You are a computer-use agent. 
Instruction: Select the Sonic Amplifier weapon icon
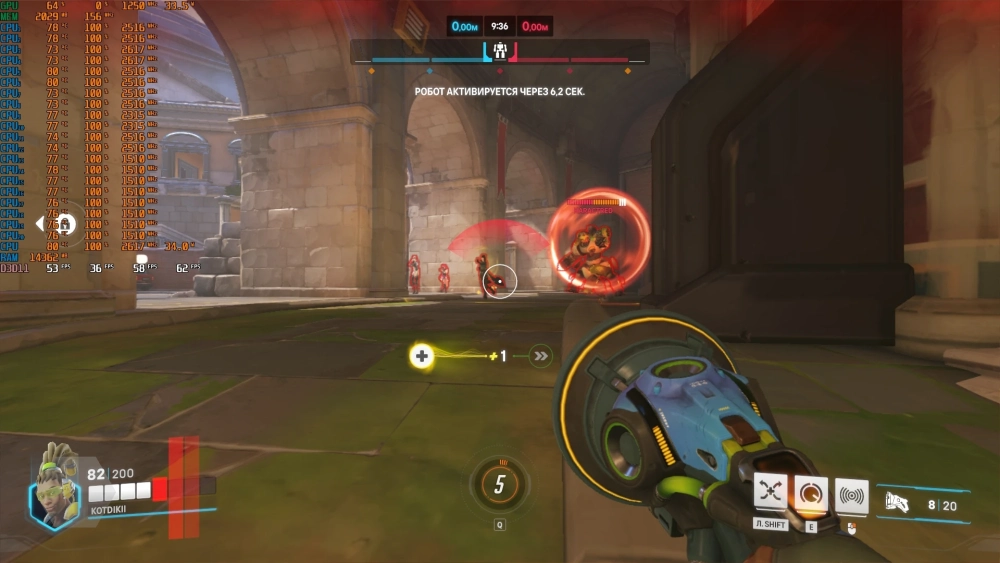click(897, 503)
